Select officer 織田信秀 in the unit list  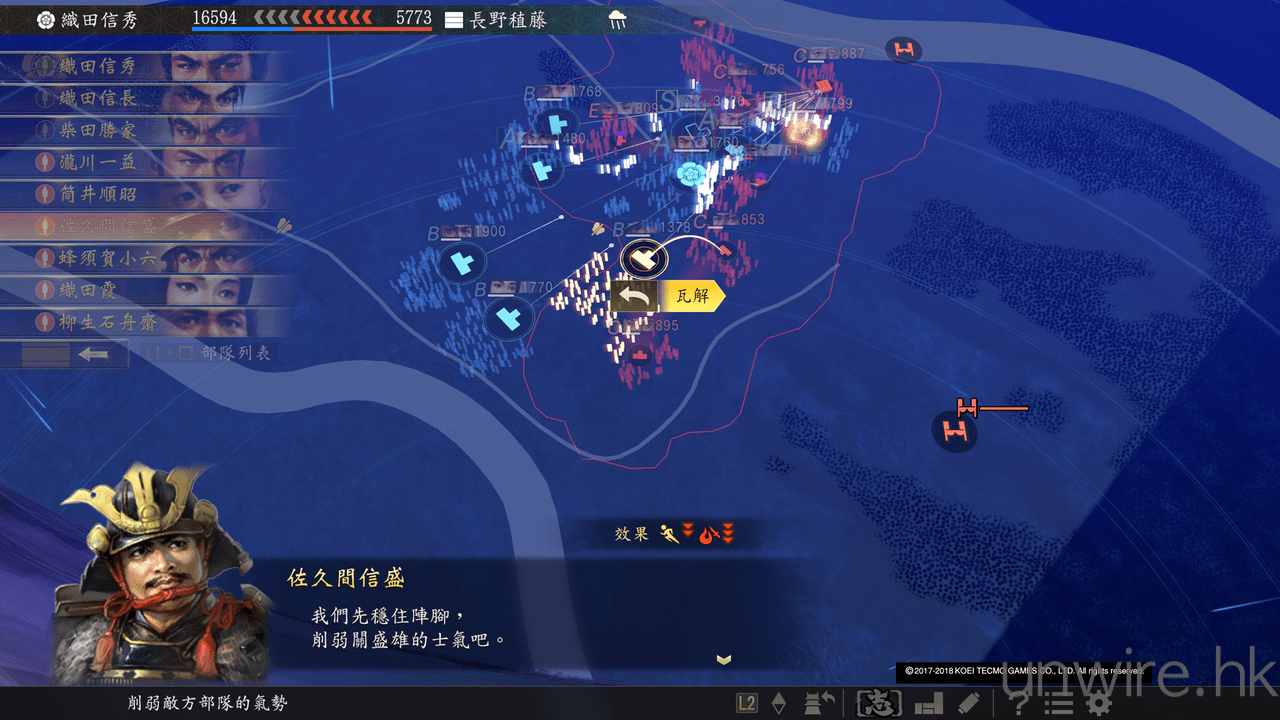(140, 67)
